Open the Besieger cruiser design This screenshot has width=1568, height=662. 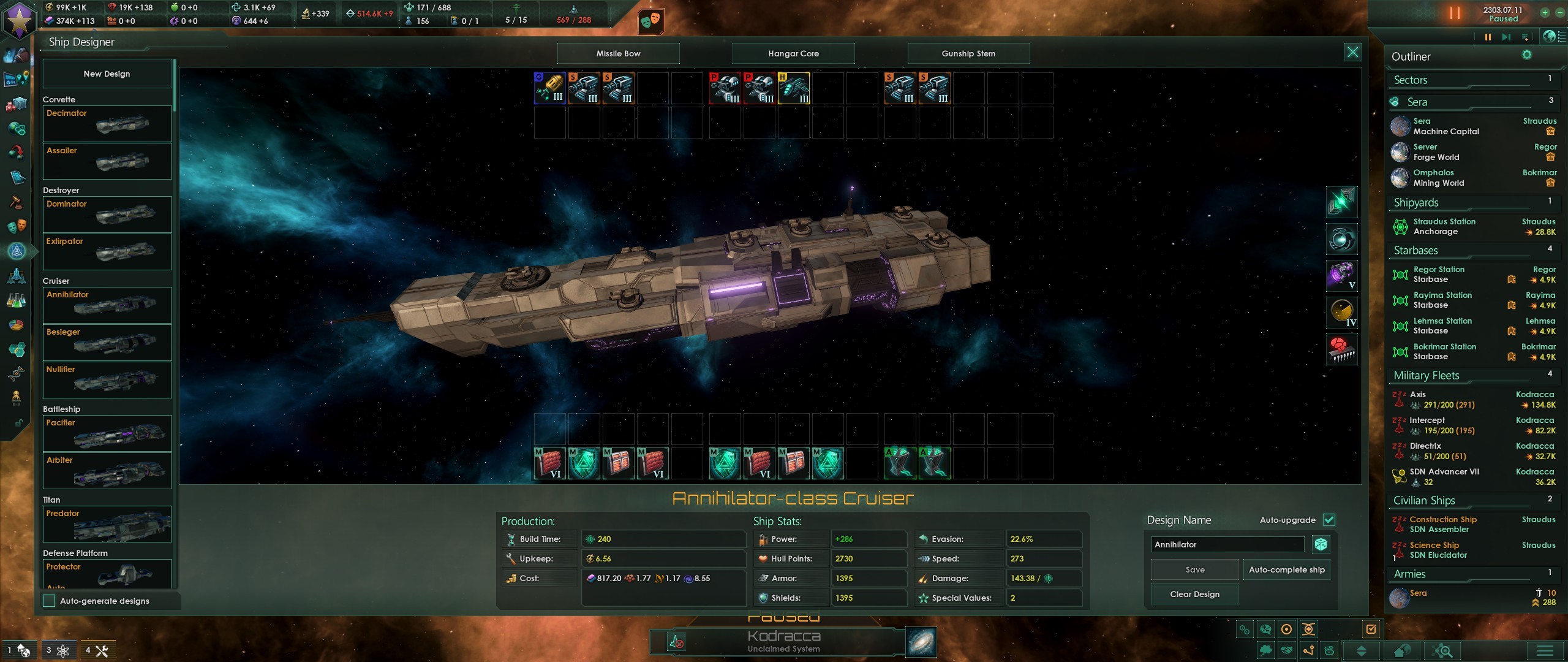pyautogui.click(x=107, y=342)
